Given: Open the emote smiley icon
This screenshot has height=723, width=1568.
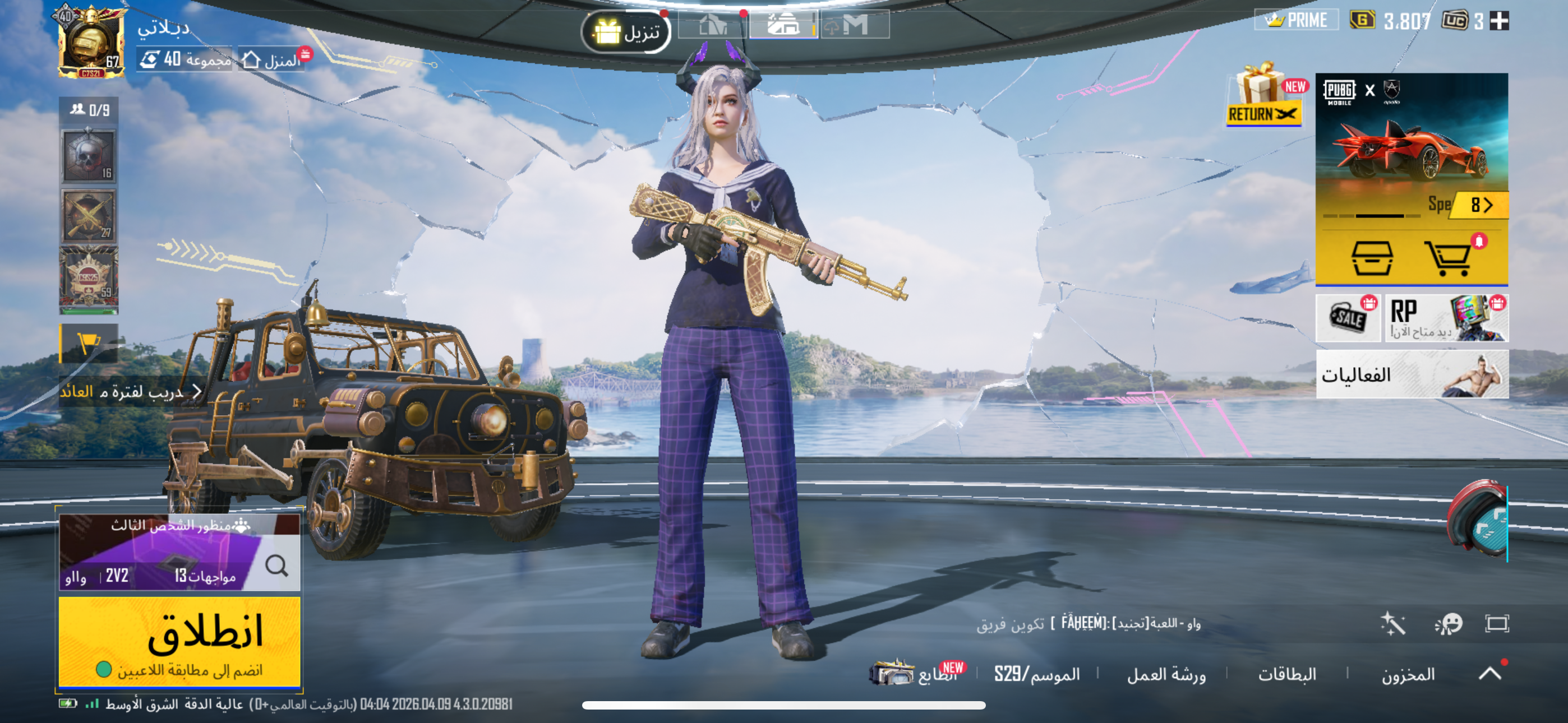Looking at the screenshot, I should [x=1448, y=624].
